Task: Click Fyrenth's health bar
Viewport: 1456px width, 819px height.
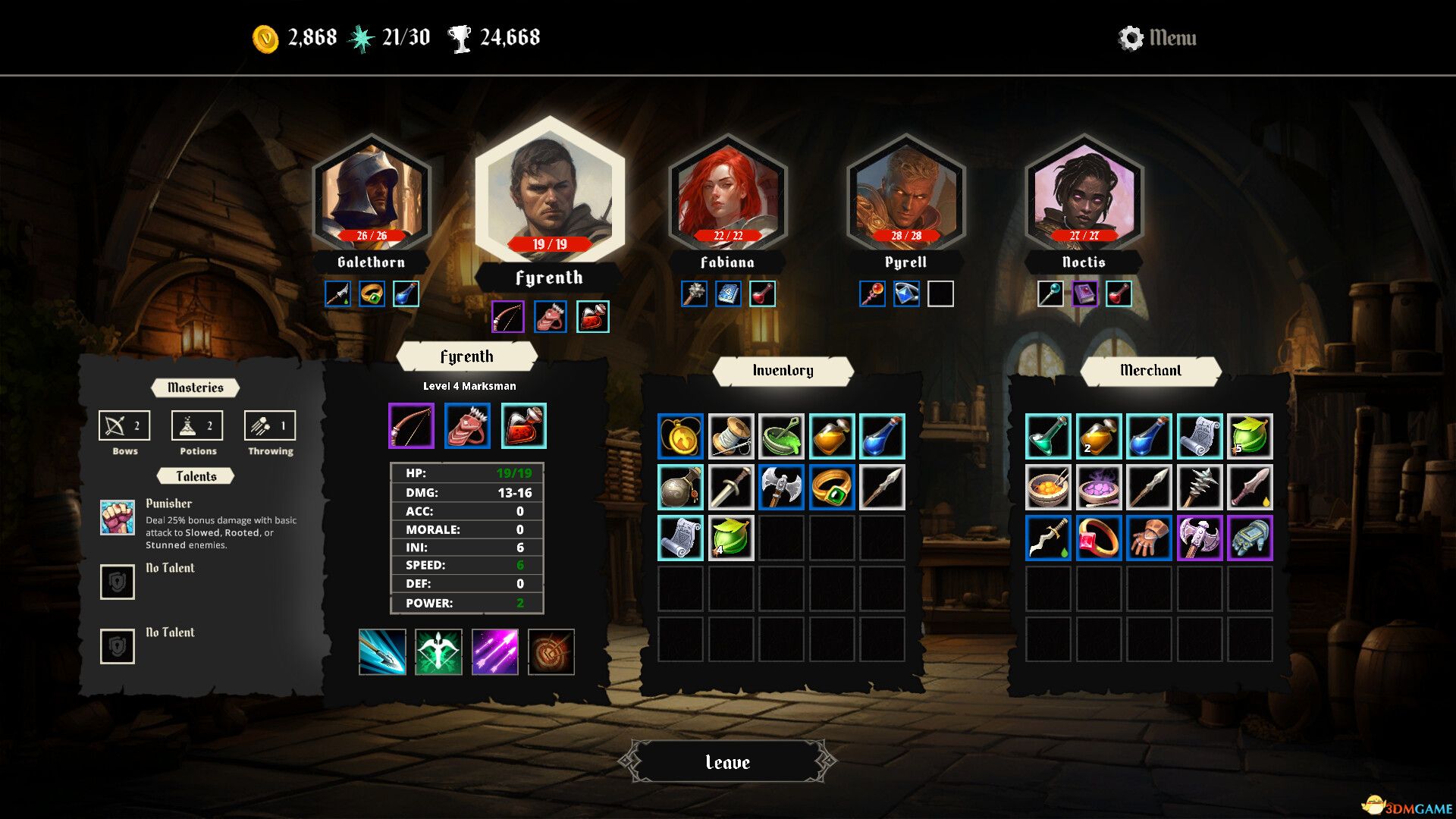Action: (550, 243)
